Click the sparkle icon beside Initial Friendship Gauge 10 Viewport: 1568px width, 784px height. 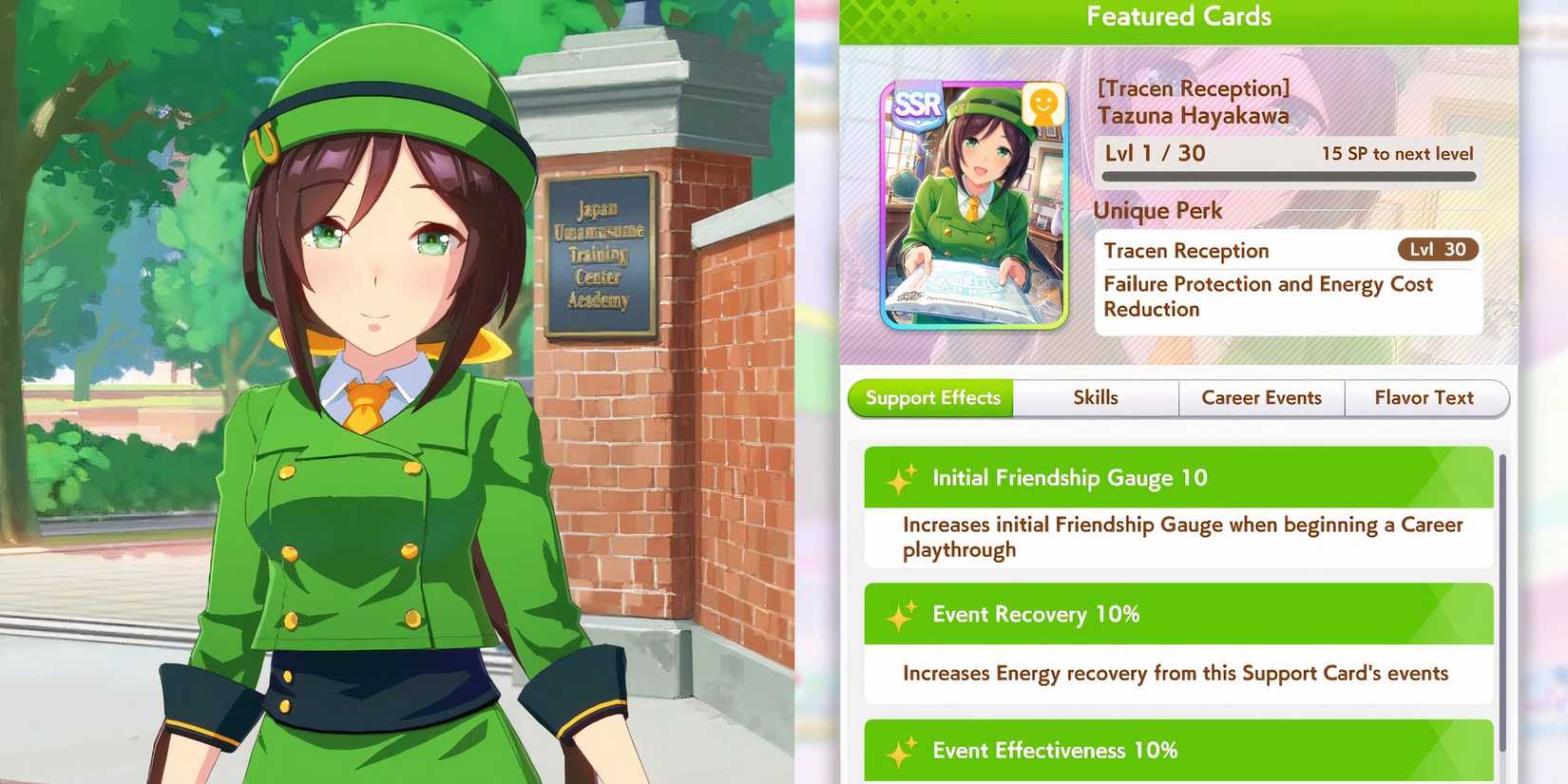[x=903, y=477]
